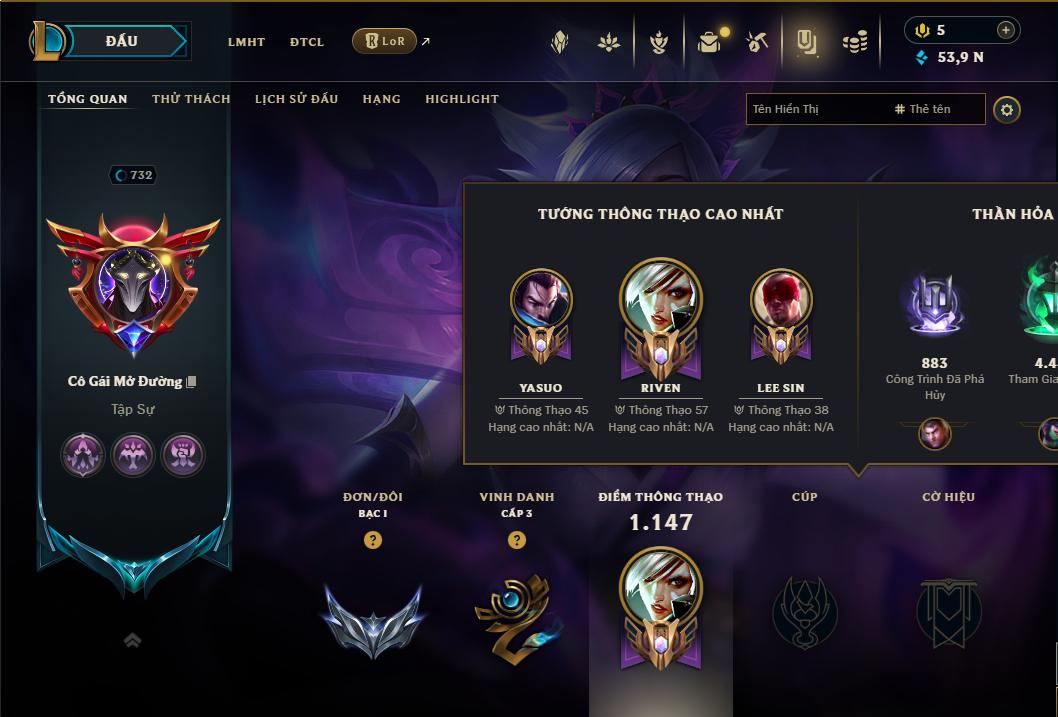This screenshot has width=1058, height=717.
Task: Open the THỬ THÁCH tab
Action: tap(191, 99)
